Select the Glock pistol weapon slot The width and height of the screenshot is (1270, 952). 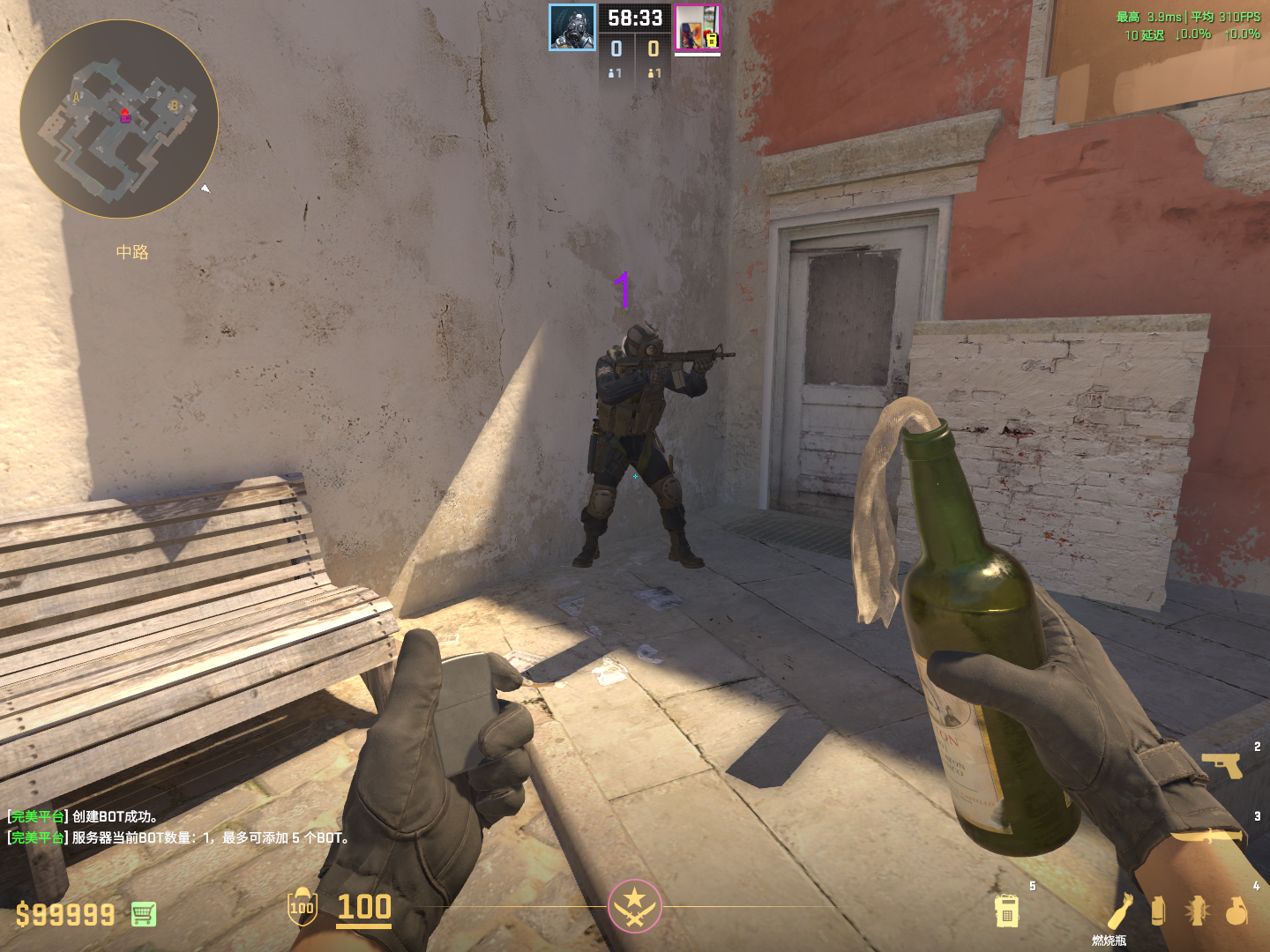pos(1222,764)
